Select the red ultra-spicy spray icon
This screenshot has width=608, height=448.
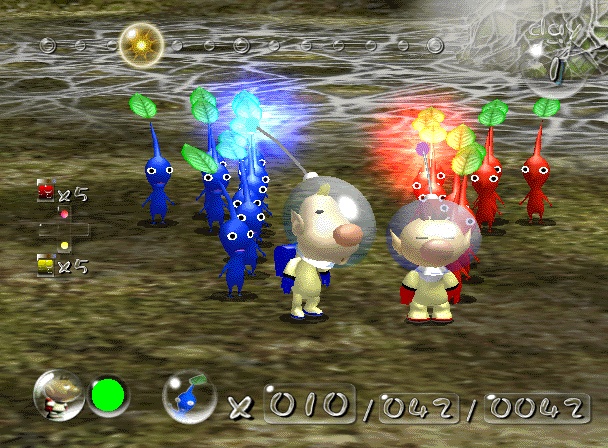click(x=45, y=191)
